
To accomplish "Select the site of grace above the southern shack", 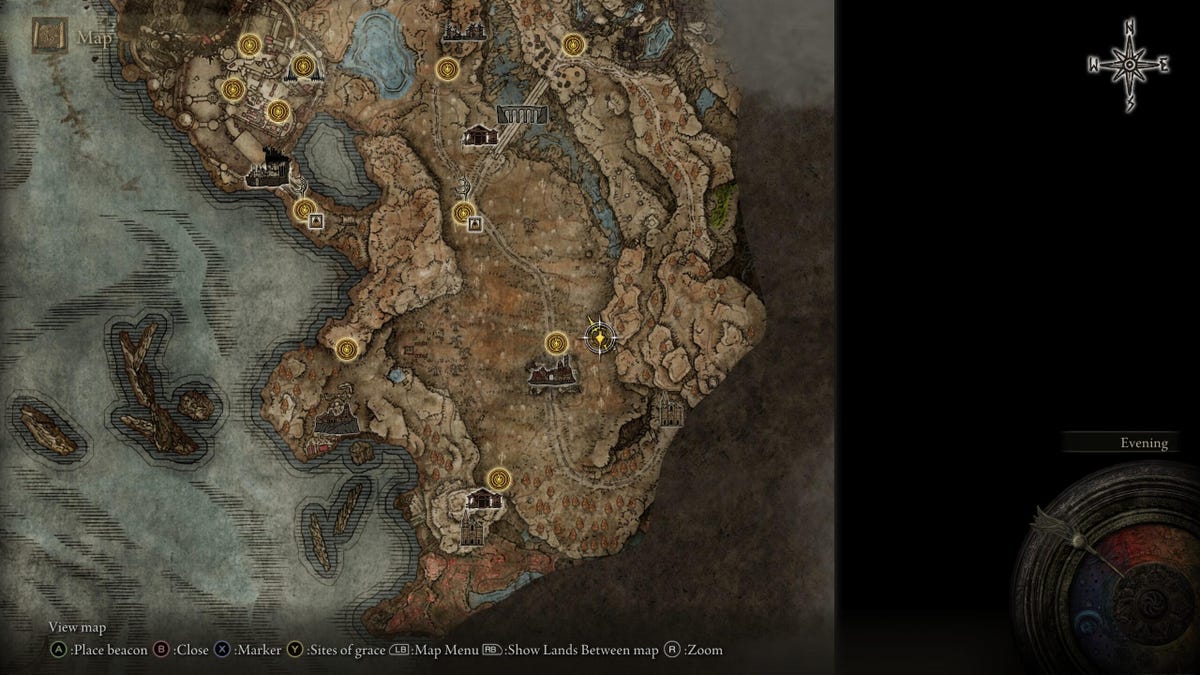I will [497, 480].
